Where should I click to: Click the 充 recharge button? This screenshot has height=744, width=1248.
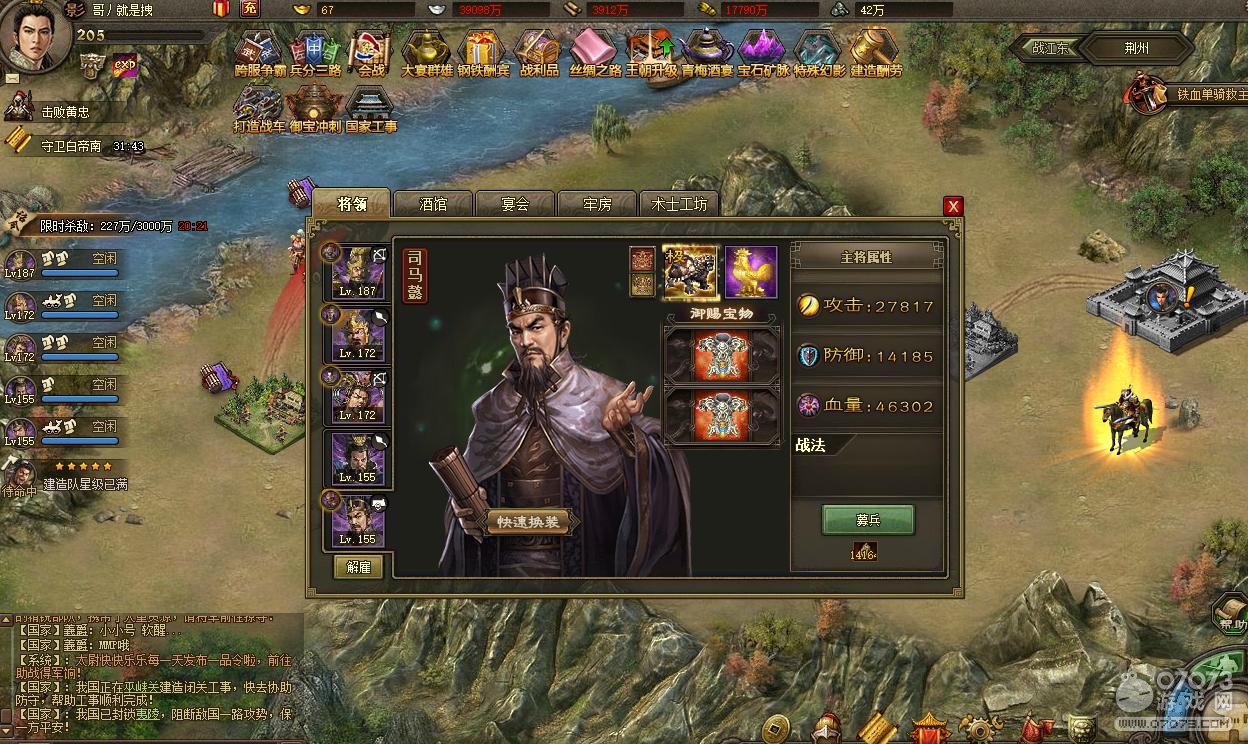pos(250,9)
